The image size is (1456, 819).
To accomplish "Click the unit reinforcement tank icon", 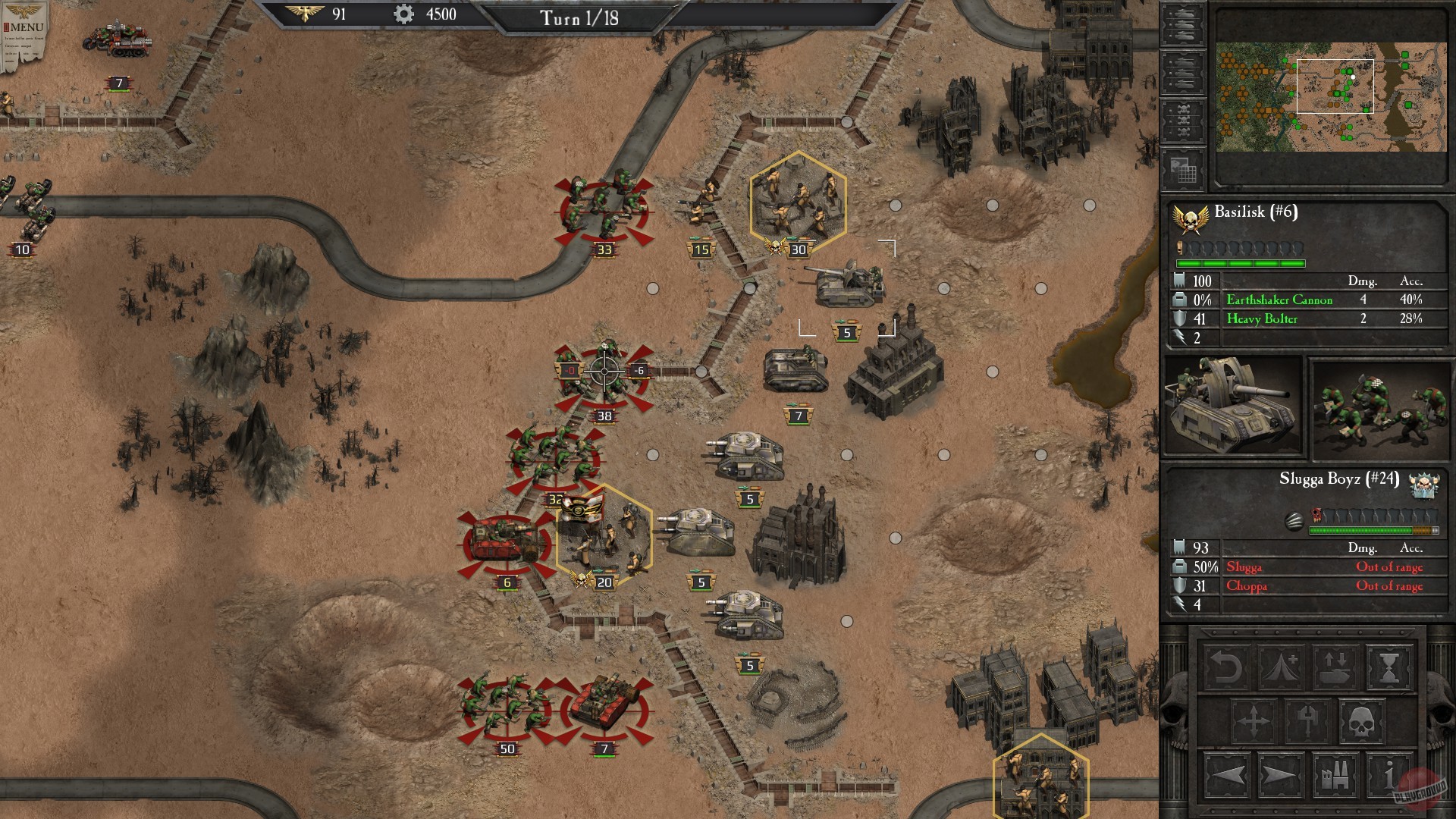I will [1335, 669].
